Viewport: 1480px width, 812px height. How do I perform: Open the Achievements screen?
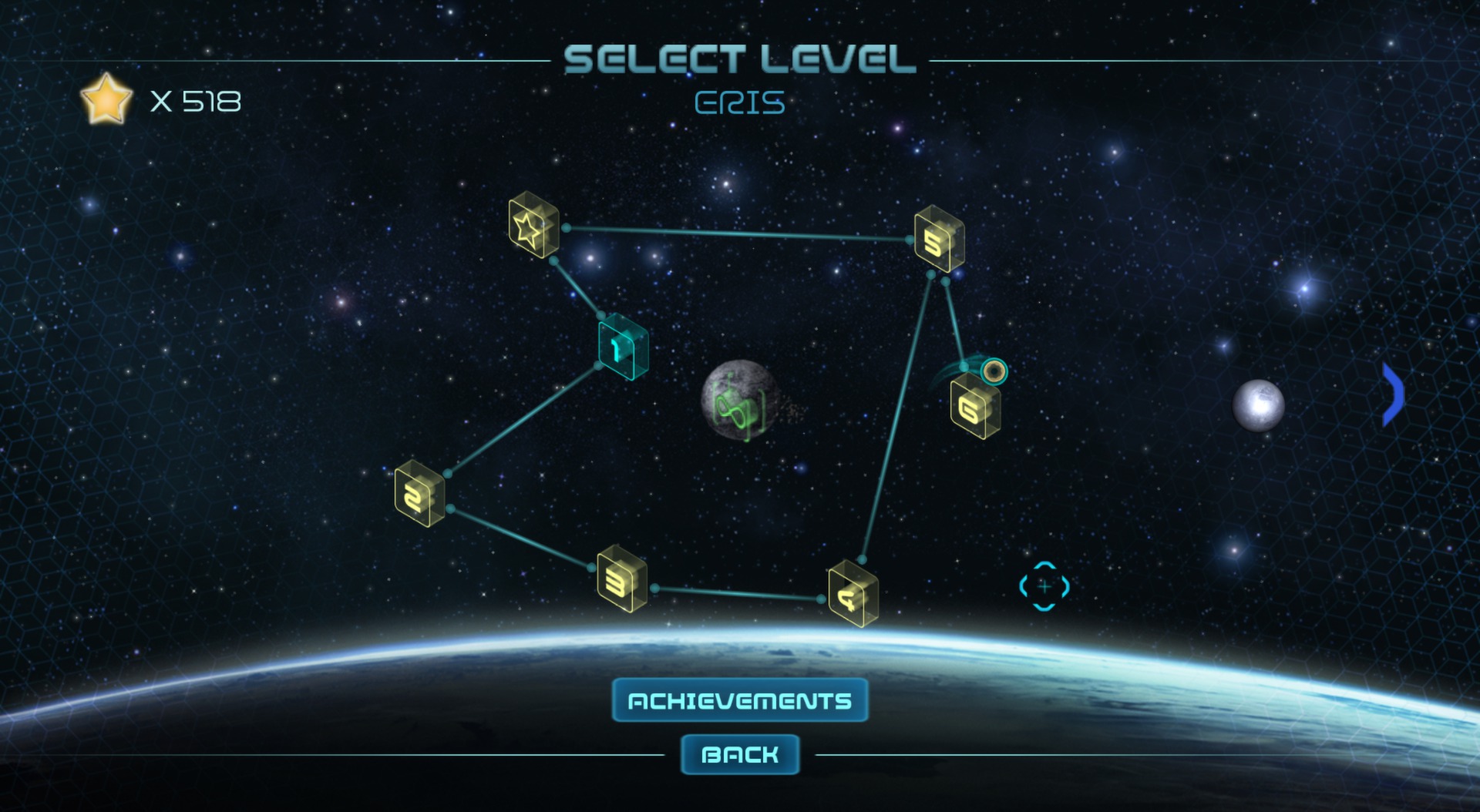(x=738, y=700)
